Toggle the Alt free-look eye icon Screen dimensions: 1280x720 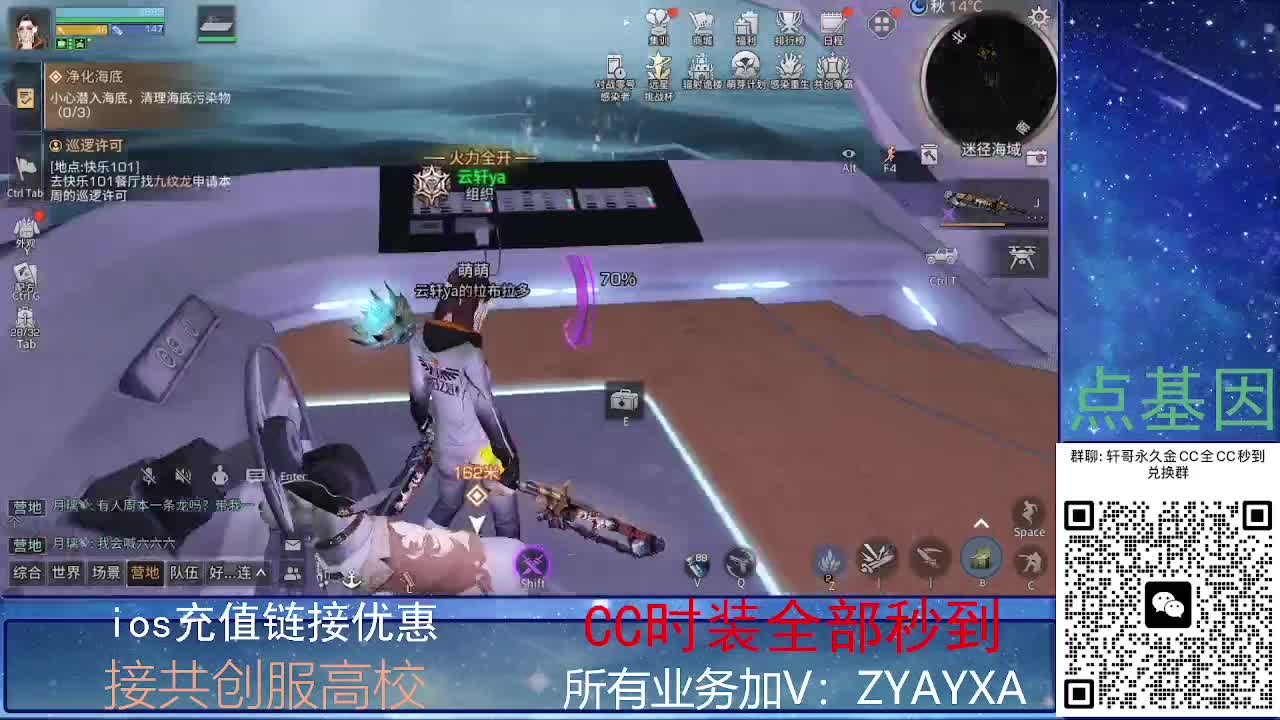[x=849, y=155]
